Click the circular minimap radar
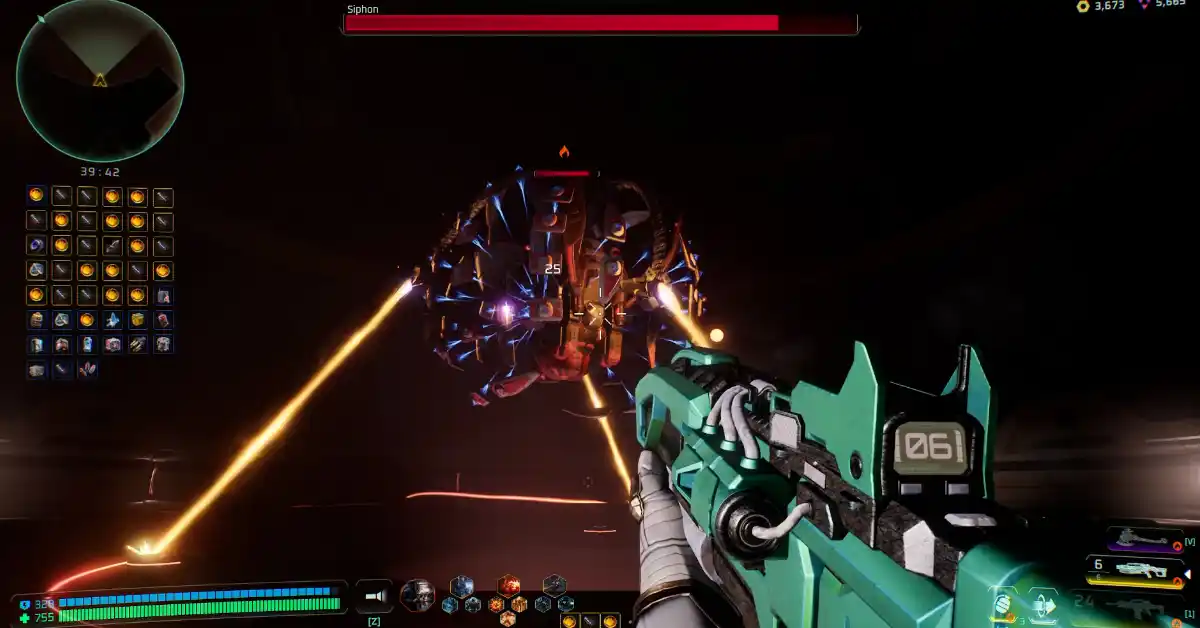This screenshot has width=1200, height=628. click(x=100, y=80)
